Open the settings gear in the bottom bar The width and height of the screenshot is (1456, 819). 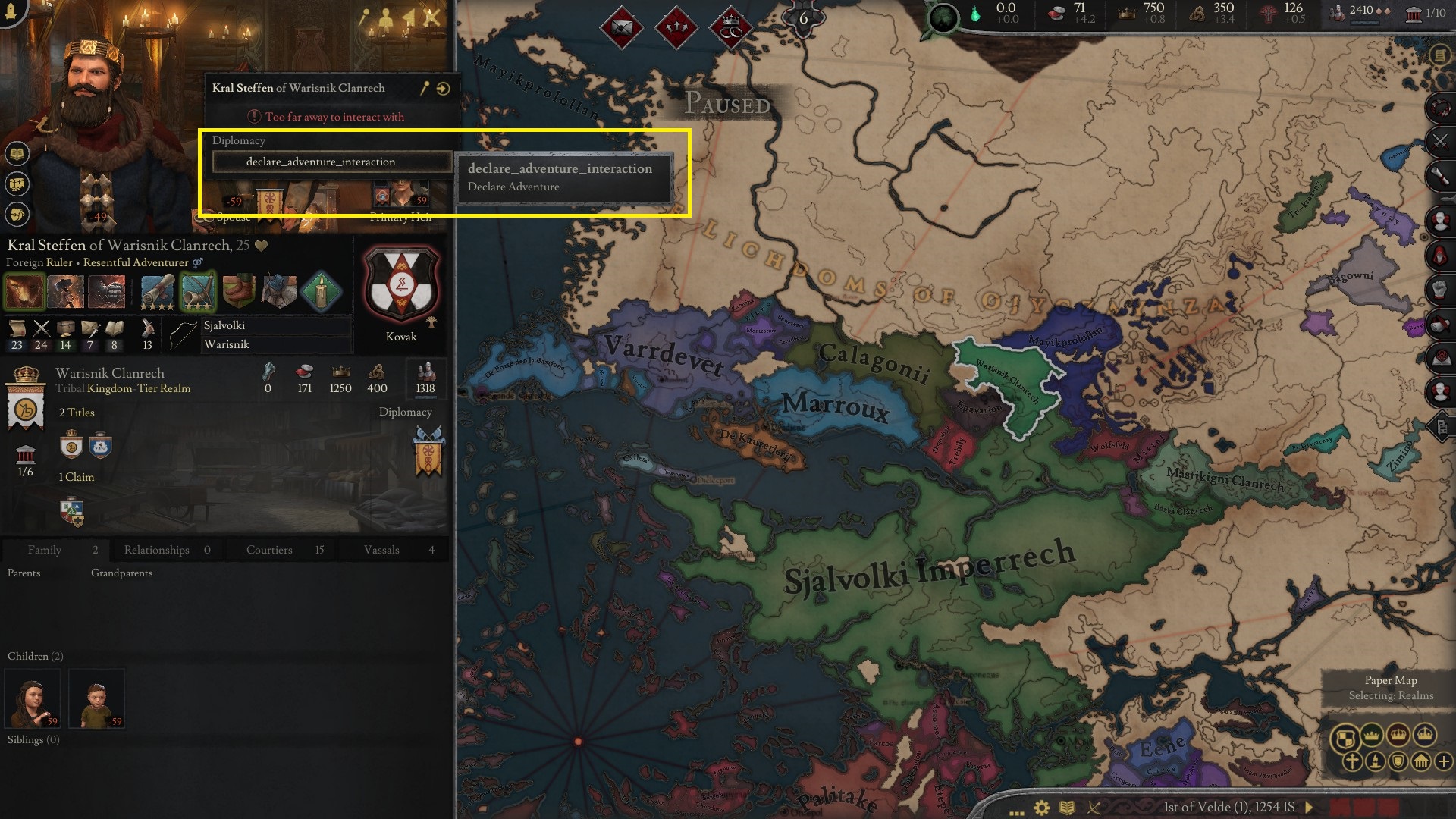click(1040, 806)
